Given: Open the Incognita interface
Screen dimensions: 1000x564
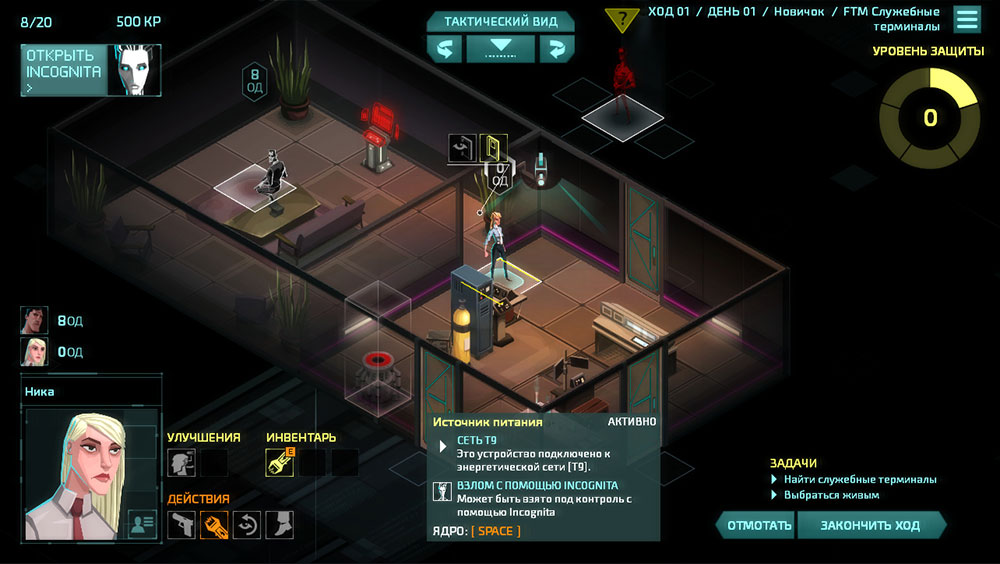Looking at the screenshot, I should pos(64,70).
